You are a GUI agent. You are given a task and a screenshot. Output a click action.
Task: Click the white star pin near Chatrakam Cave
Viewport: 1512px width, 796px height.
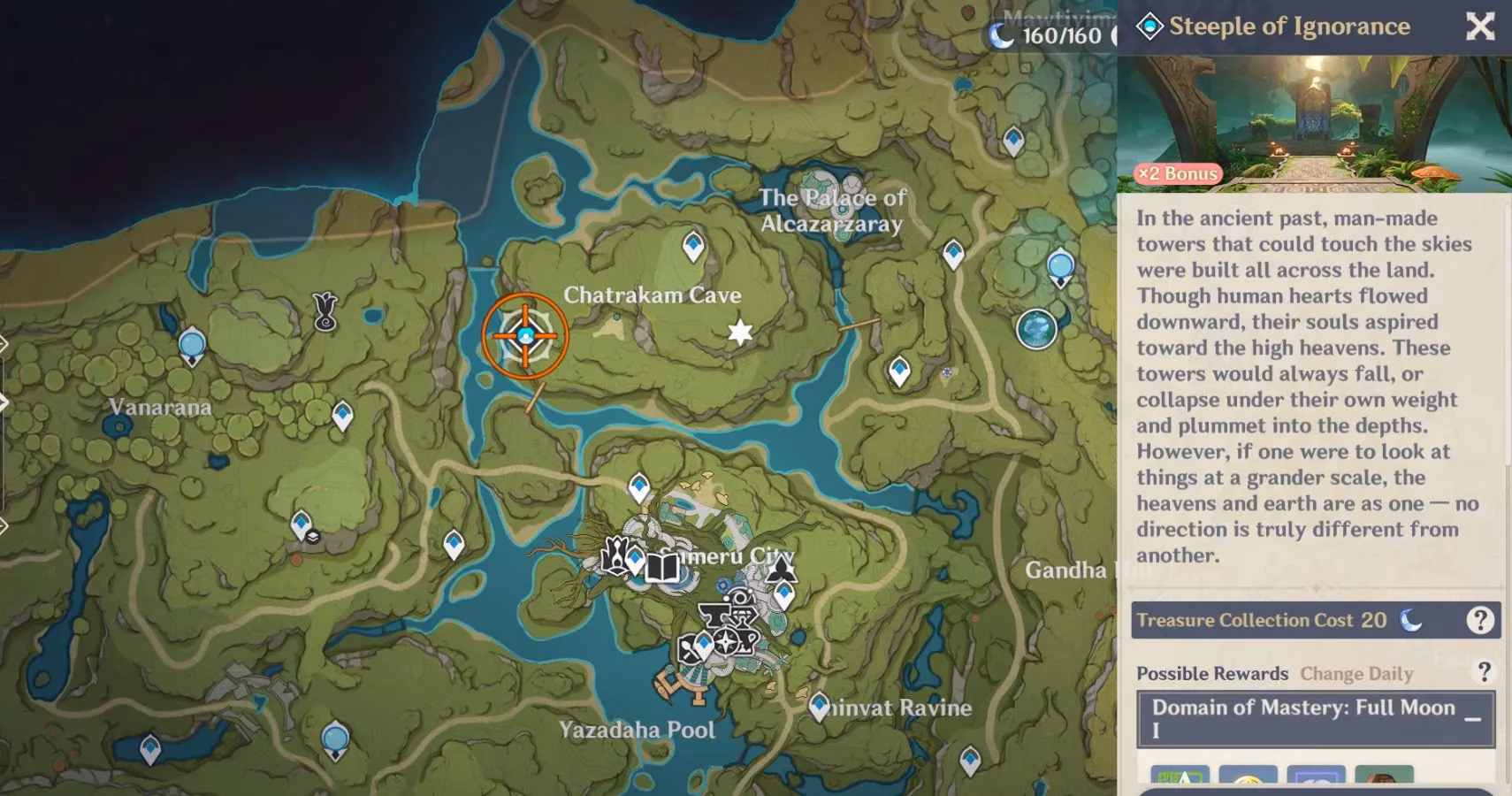click(740, 333)
